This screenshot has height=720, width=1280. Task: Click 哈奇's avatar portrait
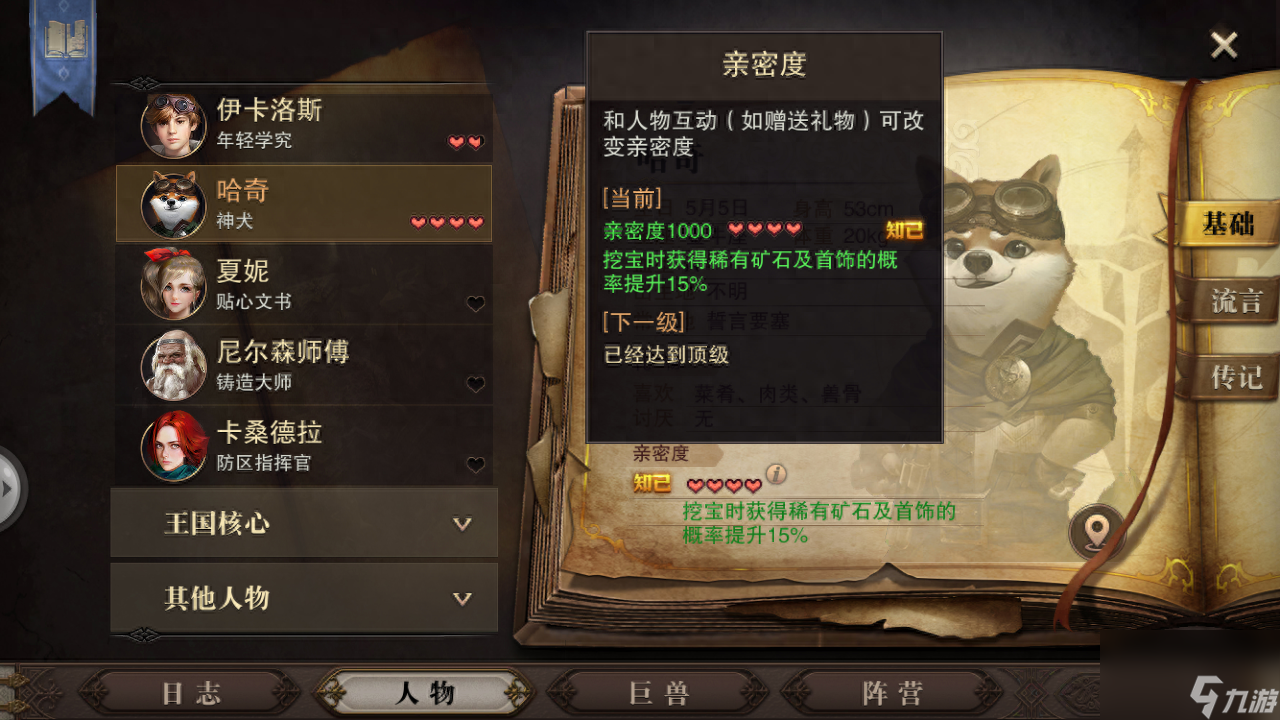tap(175, 204)
